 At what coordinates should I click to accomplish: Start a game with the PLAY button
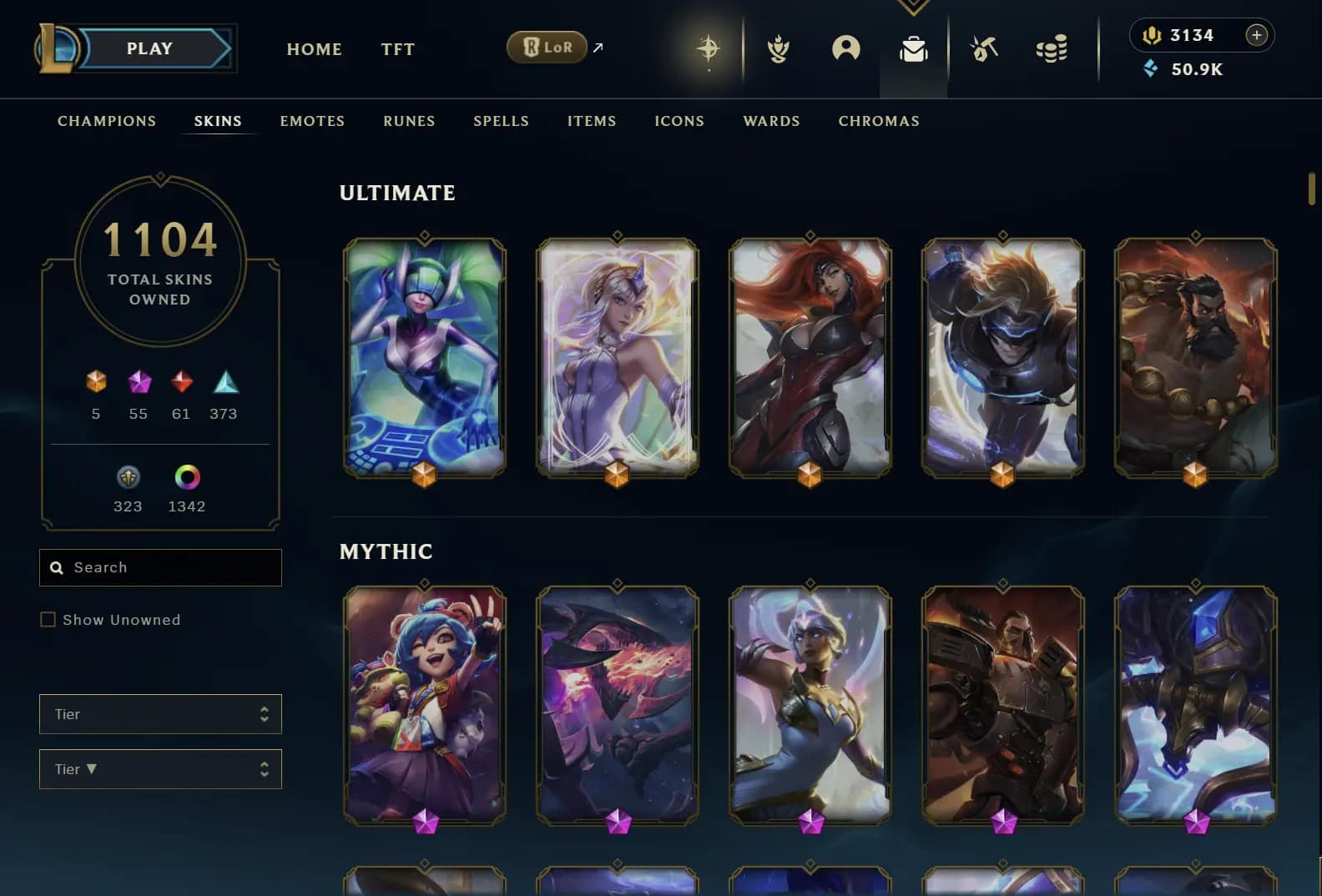[150, 48]
